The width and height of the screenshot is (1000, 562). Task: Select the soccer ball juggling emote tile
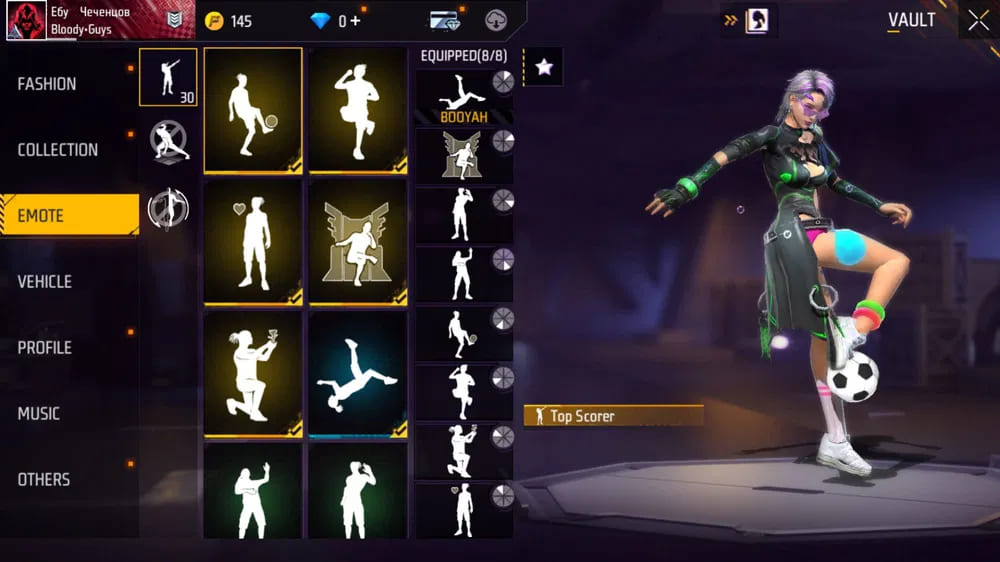[252, 110]
